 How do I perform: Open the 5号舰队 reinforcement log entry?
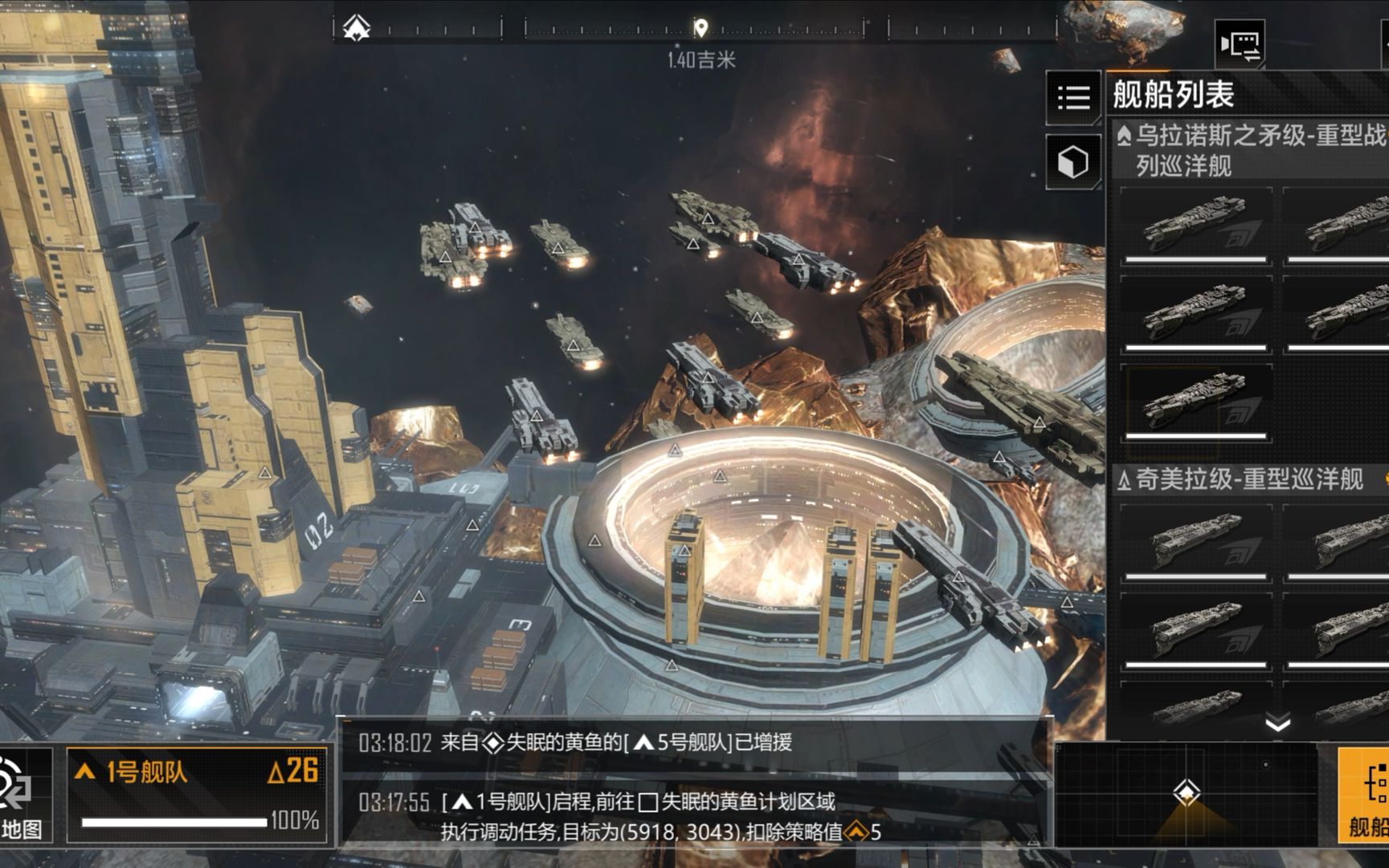pos(696,742)
